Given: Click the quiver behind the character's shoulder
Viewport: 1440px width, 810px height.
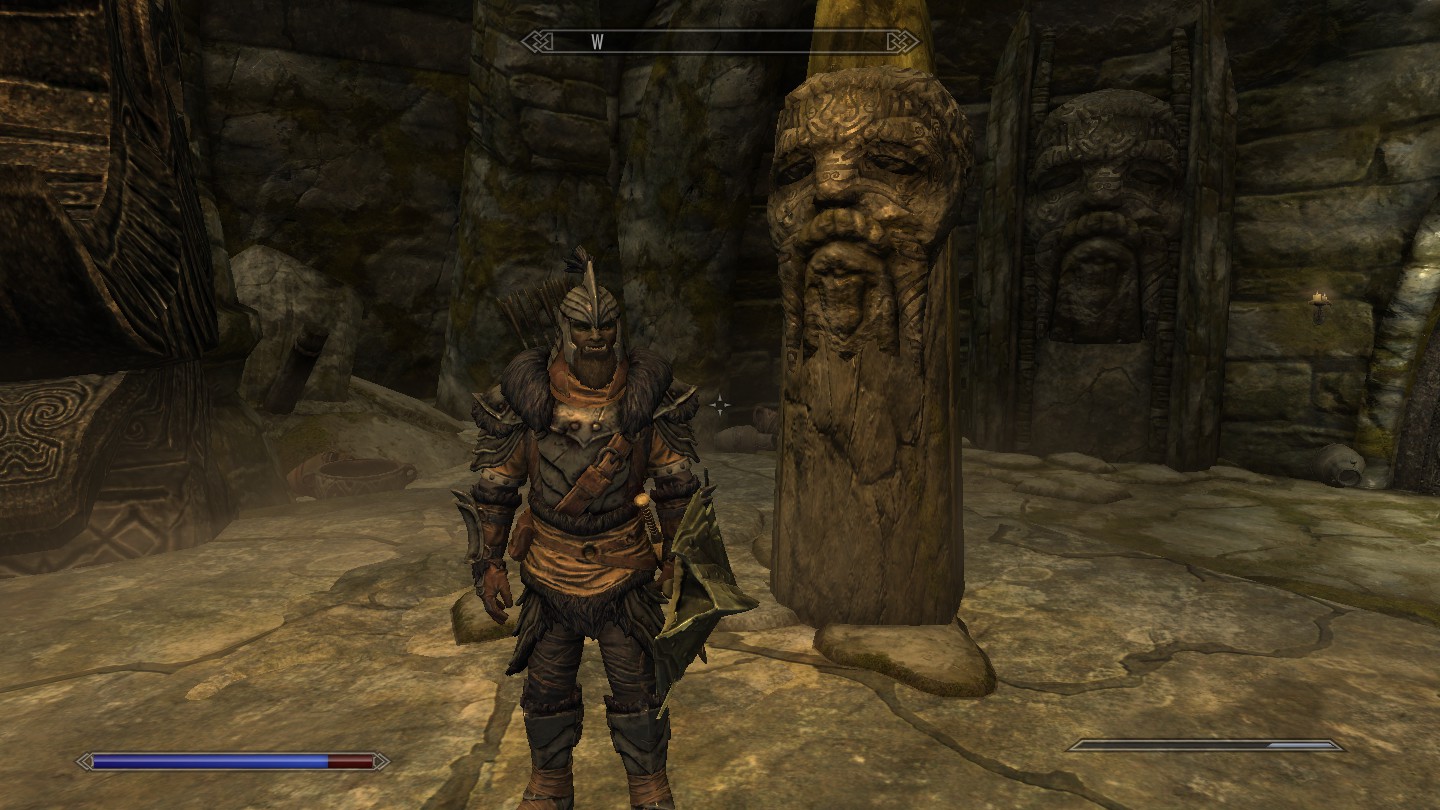Looking at the screenshot, I should [525, 310].
